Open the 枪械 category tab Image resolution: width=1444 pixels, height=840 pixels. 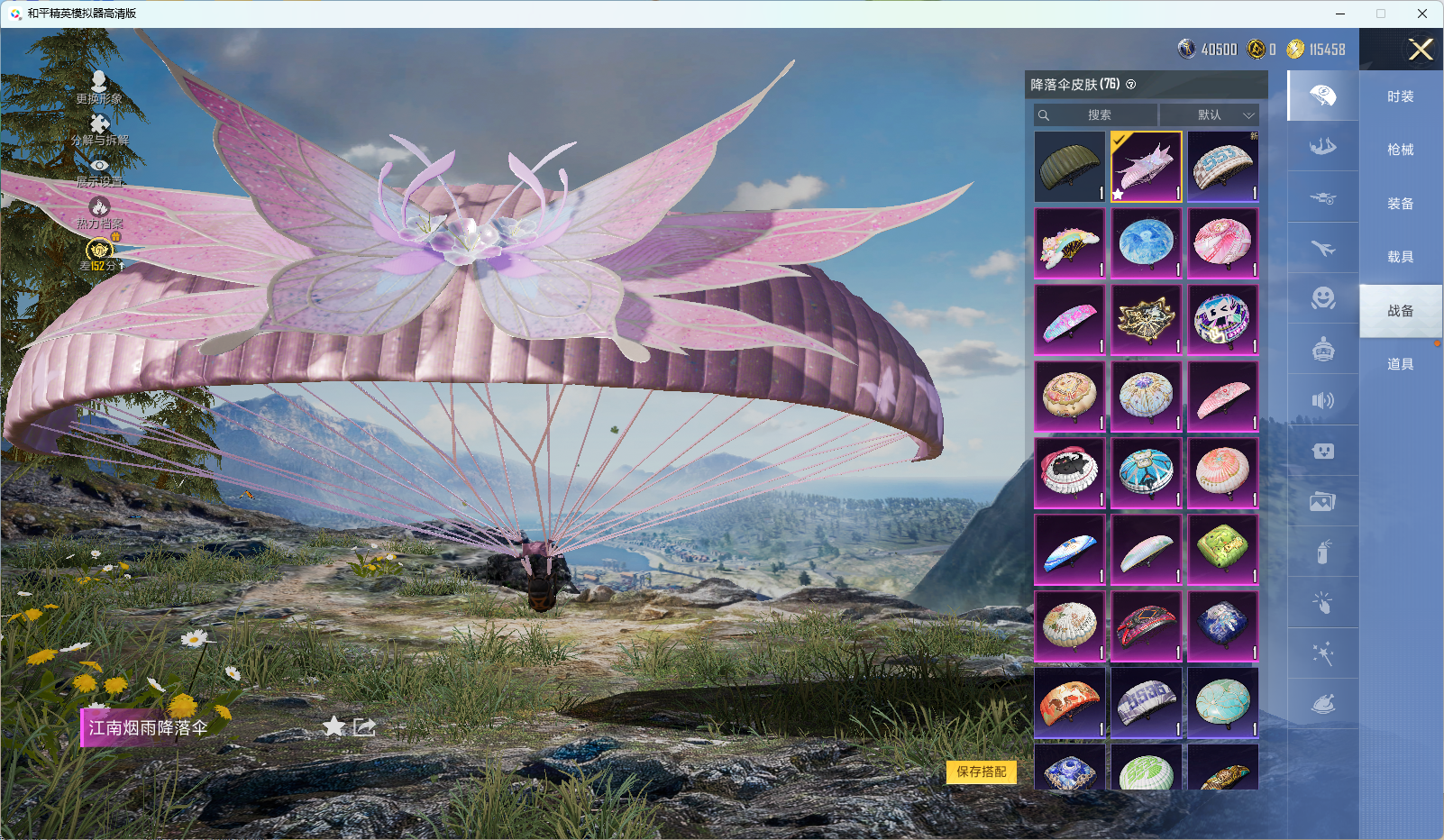click(x=1400, y=150)
